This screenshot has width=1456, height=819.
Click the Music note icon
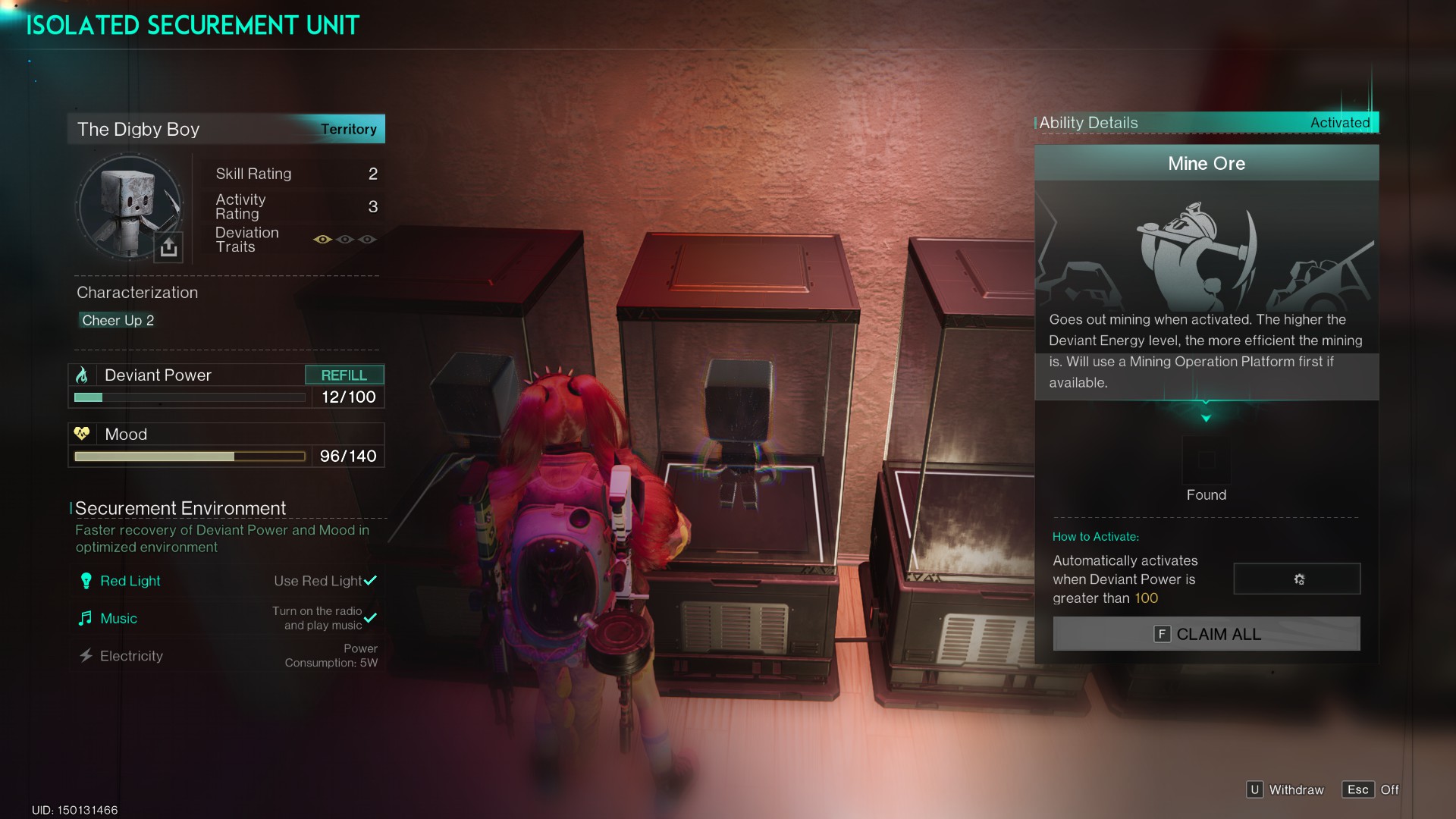pyautogui.click(x=86, y=618)
